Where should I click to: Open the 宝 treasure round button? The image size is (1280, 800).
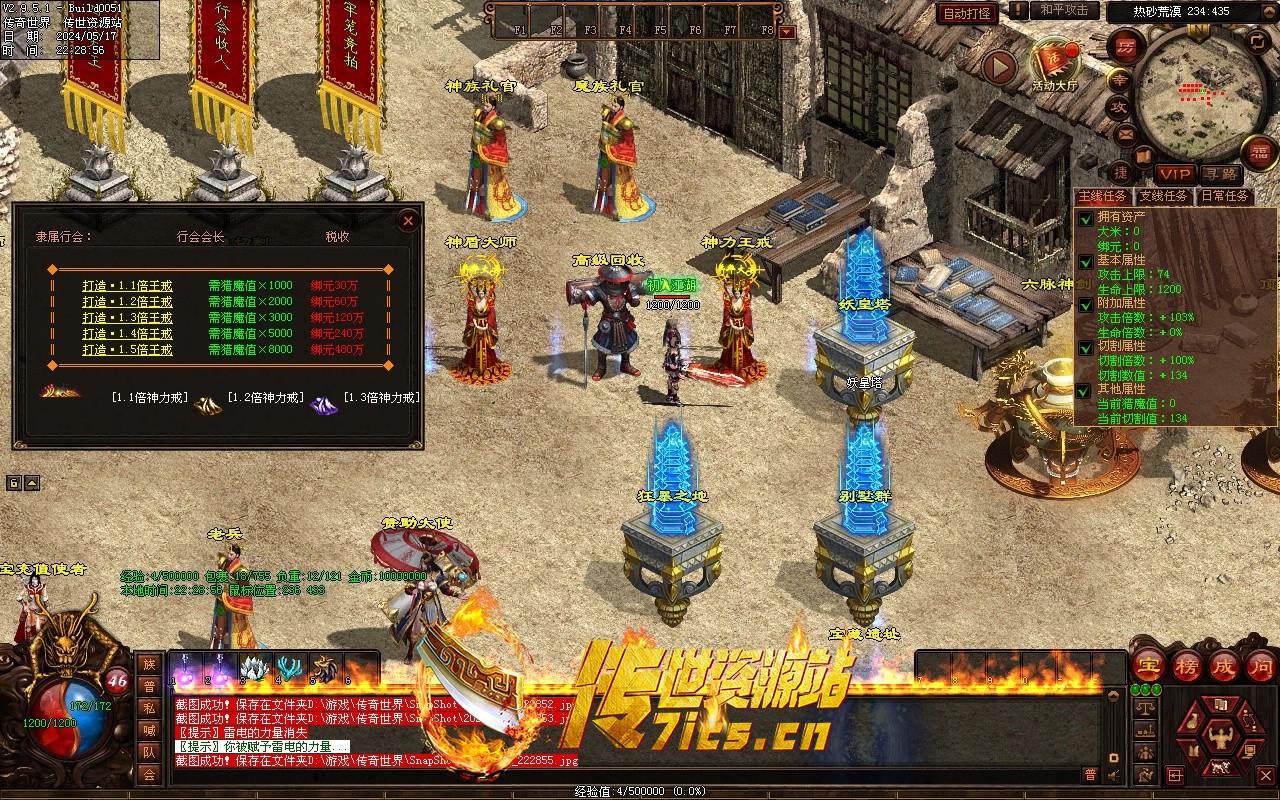pyautogui.click(x=1148, y=664)
